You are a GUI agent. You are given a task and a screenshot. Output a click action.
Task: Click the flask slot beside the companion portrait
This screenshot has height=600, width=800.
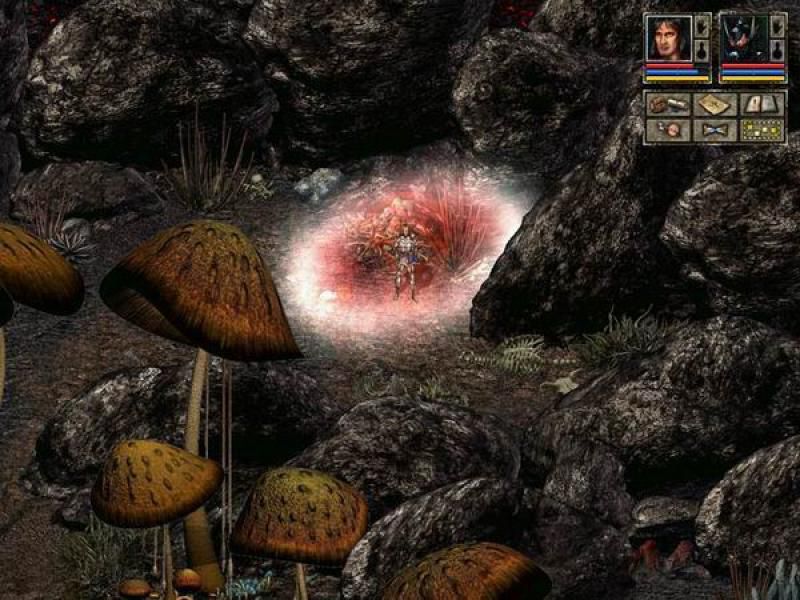pos(777,50)
